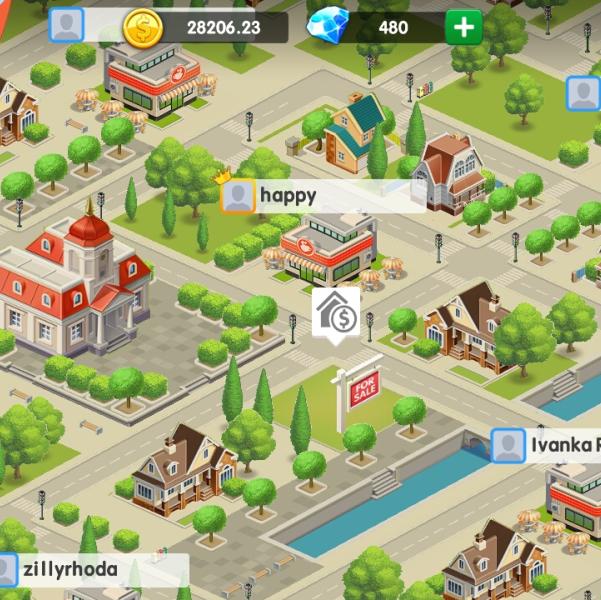Open the house purchase dollar marker
601x600 pixels.
coord(336,314)
